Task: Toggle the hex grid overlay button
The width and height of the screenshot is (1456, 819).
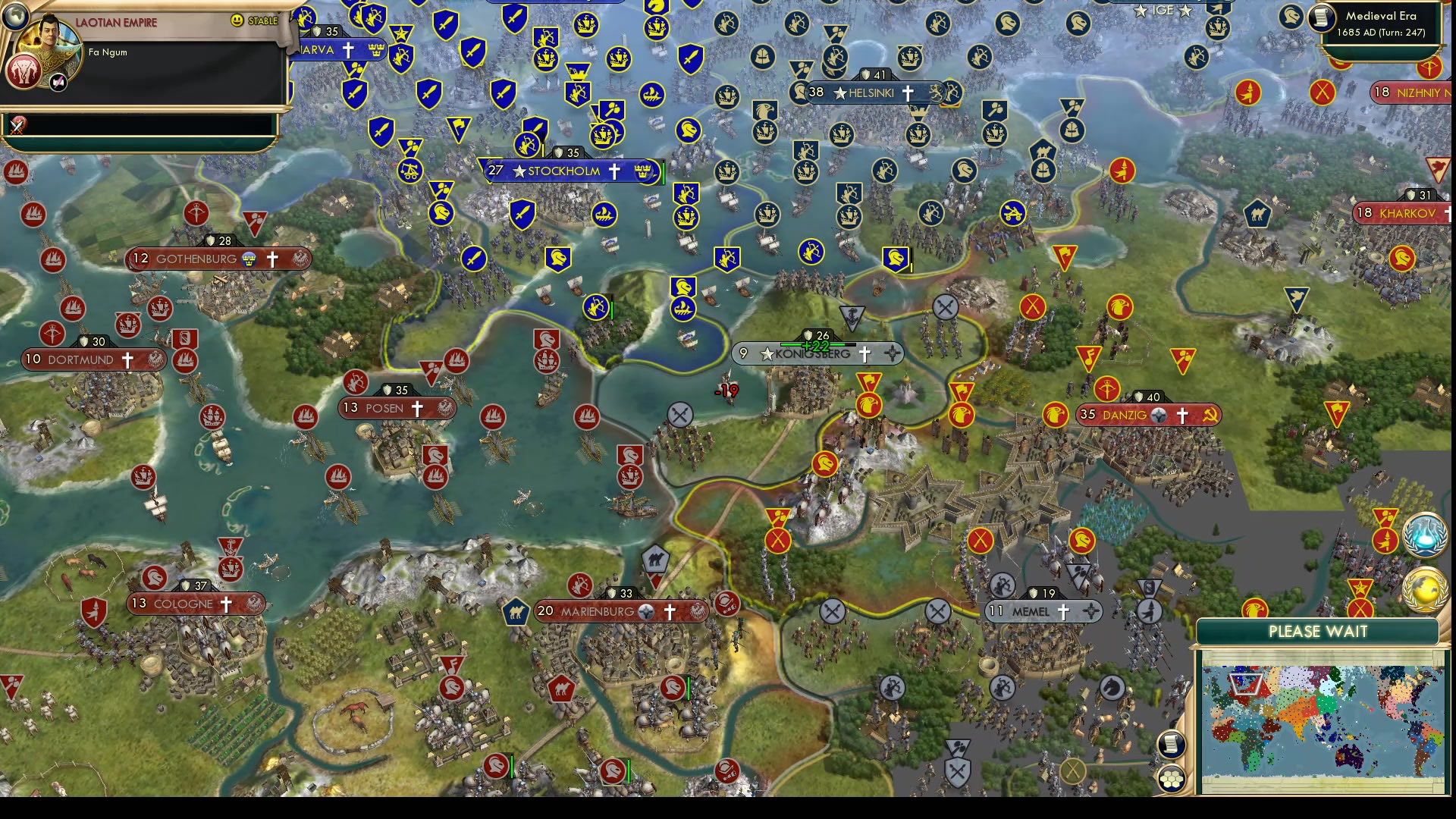Action: (1171, 780)
